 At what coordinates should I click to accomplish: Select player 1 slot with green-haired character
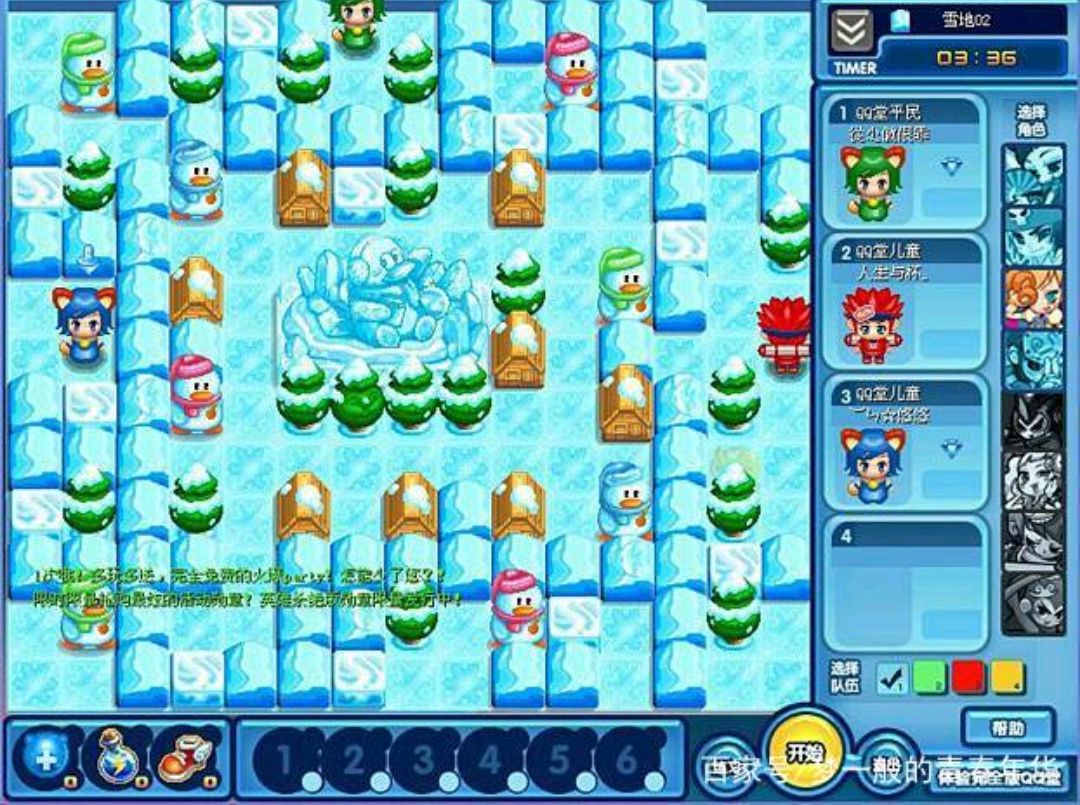[903, 158]
